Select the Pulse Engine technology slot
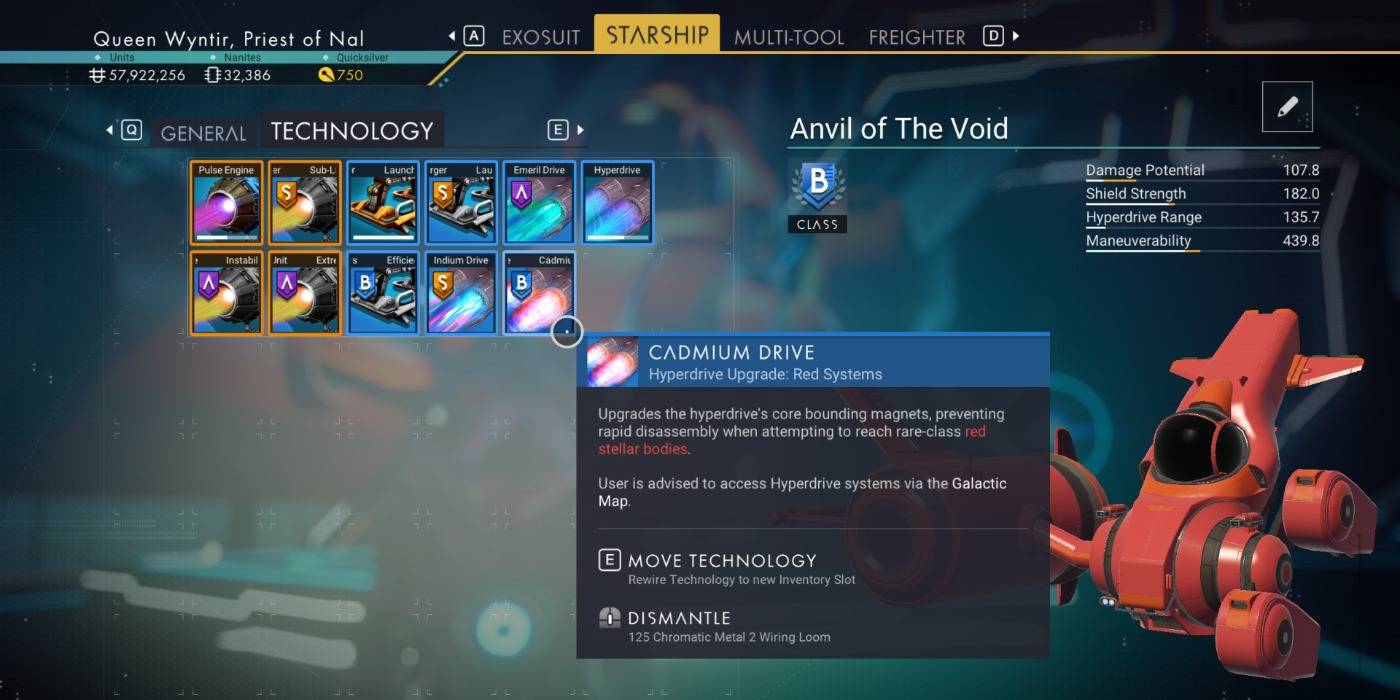The width and height of the screenshot is (1400, 700). point(227,203)
